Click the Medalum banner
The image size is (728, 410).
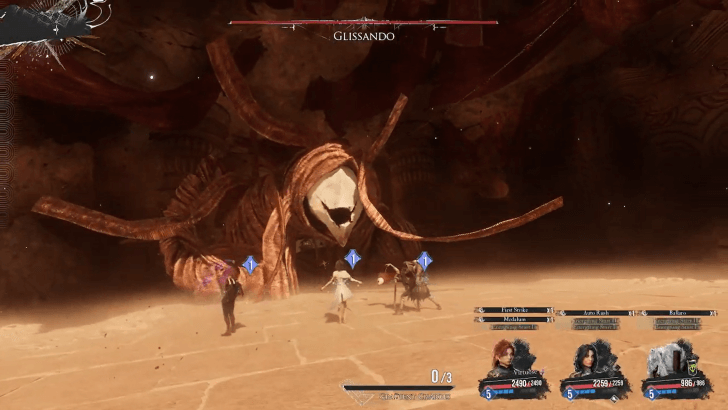tap(514, 319)
